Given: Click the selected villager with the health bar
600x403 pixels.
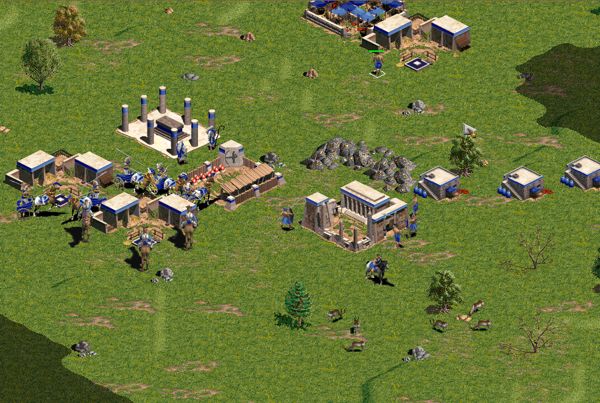Looking at the screenshot, I should click(x=377, y=62).
